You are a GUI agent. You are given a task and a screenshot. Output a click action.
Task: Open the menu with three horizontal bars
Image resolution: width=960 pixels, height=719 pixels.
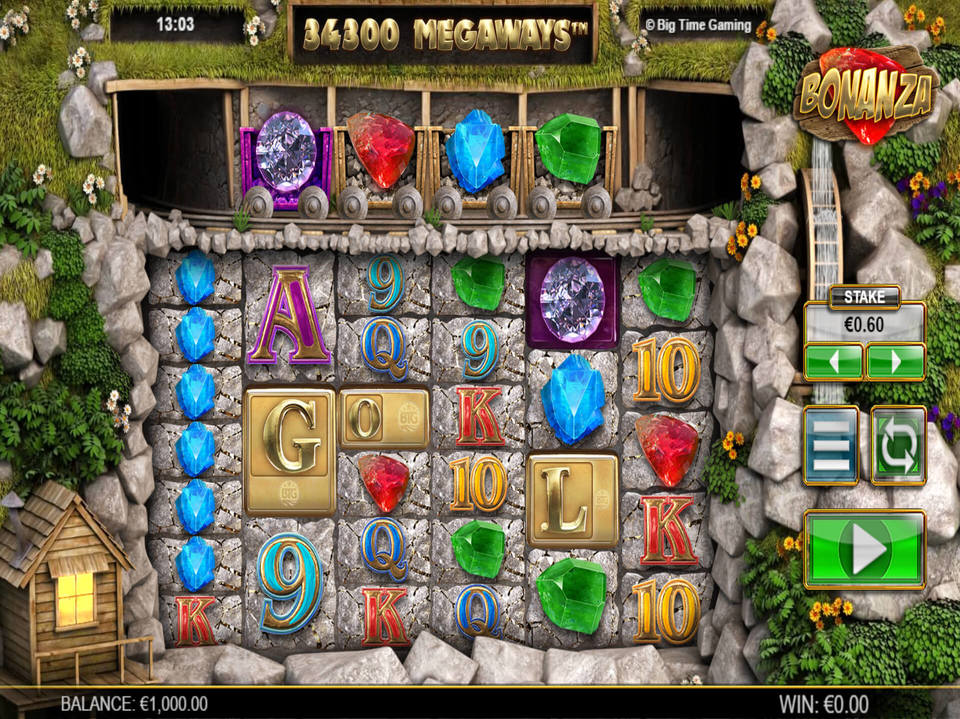click(831, 446)
